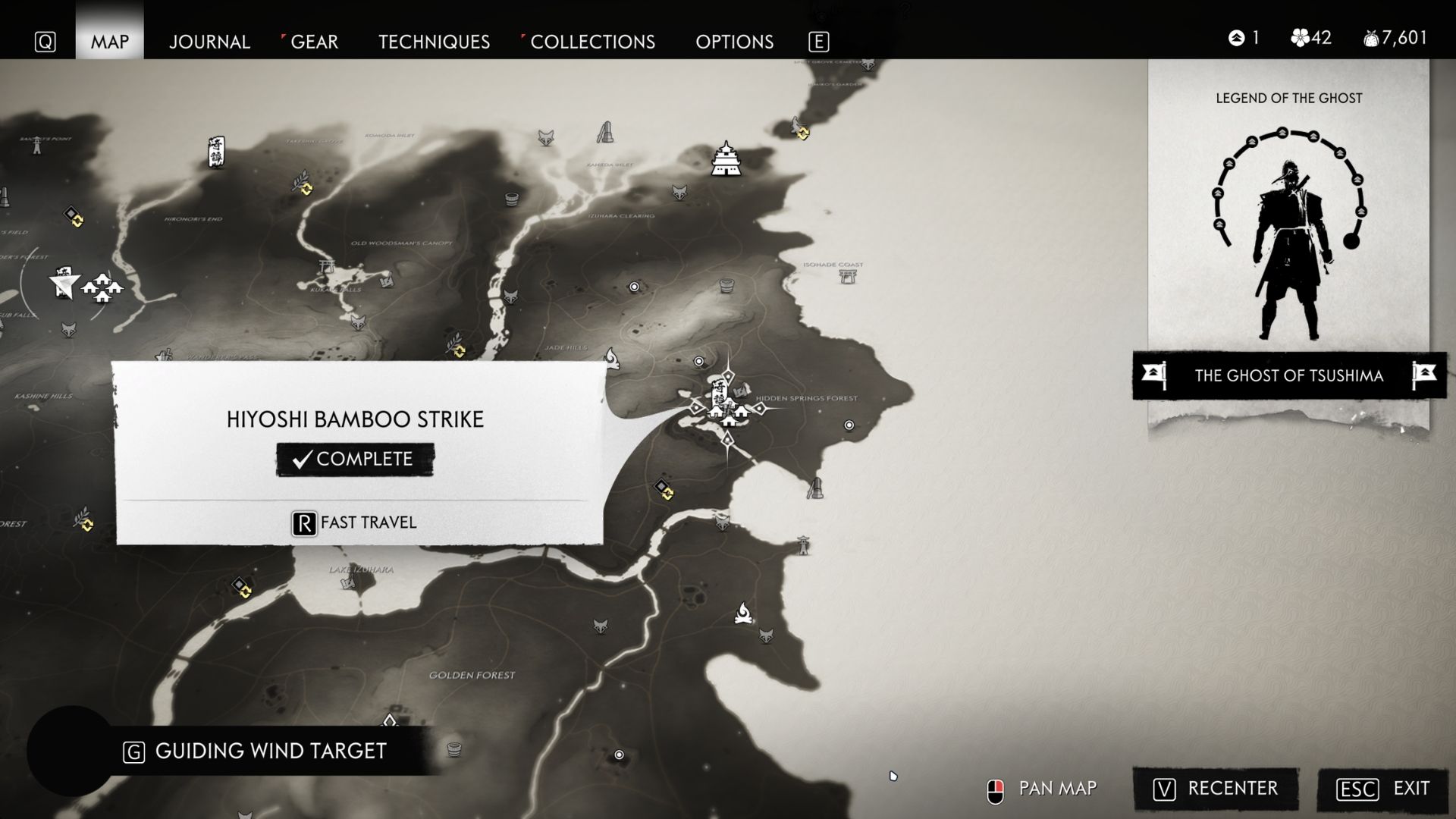This screenshot has width=1456, height=819.
Task: Click the Isonade Coast torii shrine marker
Action: pos(848,275)
